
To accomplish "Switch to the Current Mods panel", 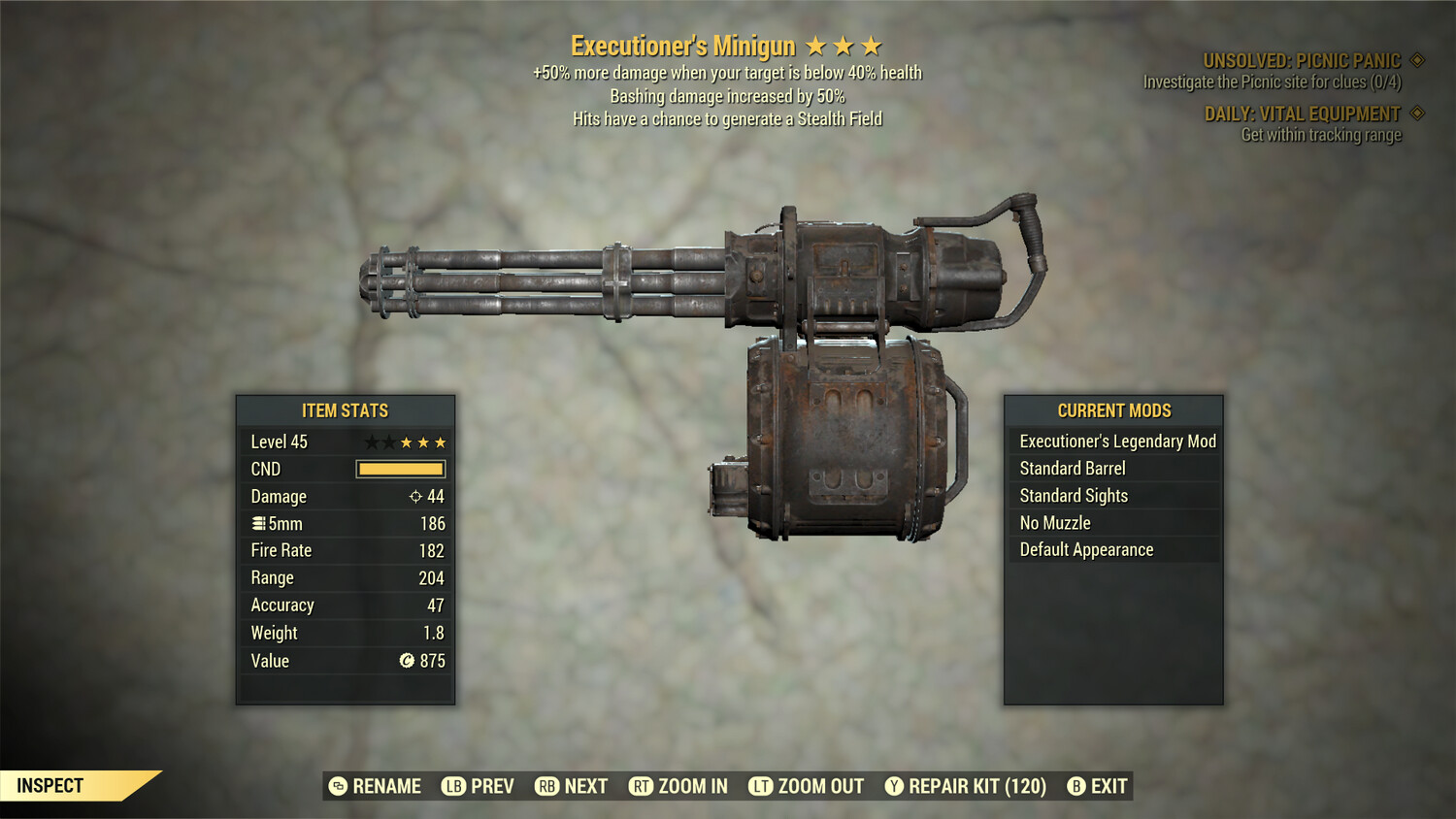I will (x=1112, y=410).
